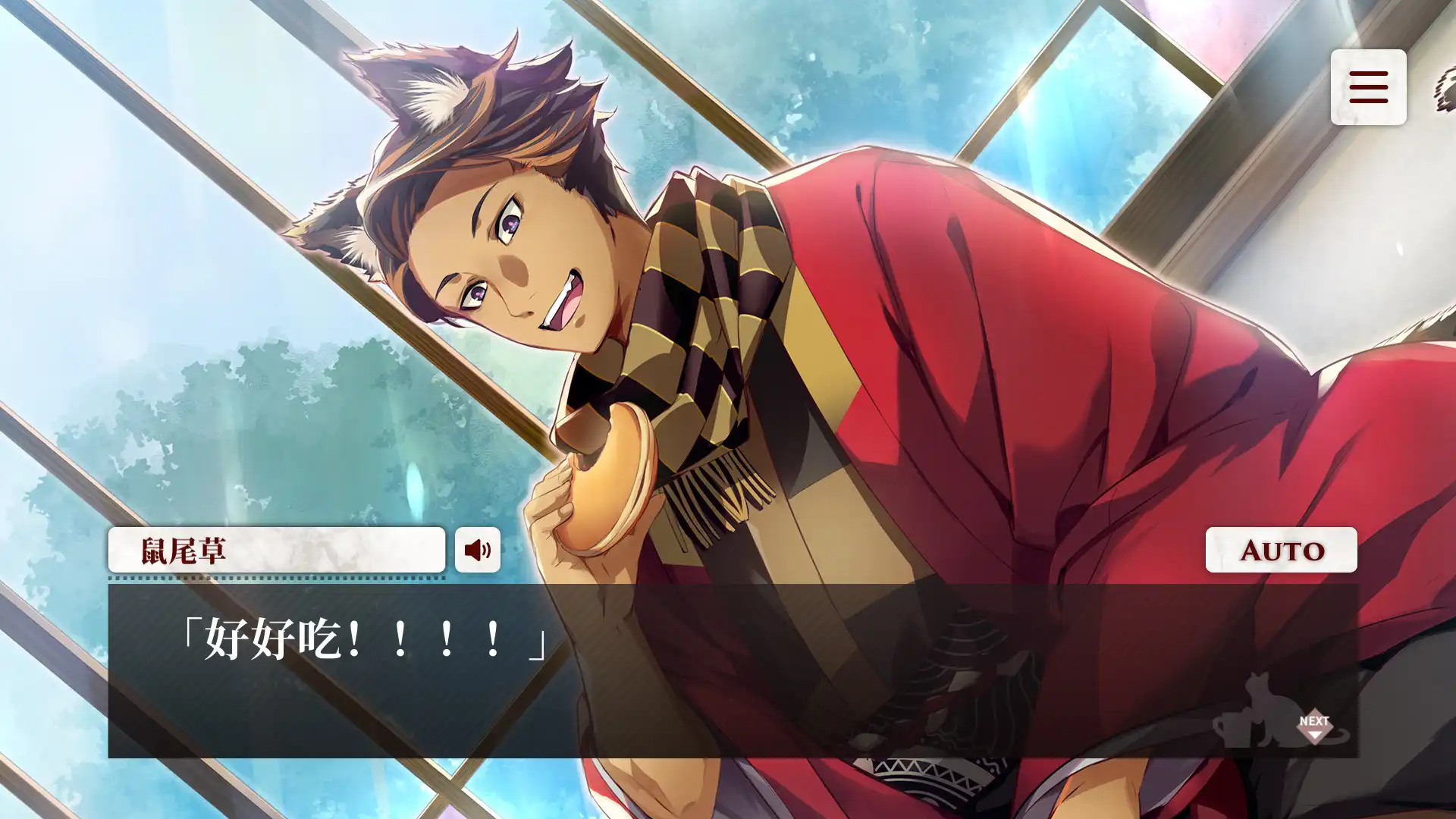Replay 鼠尾草's voiced line via speaker icon
Image resolution: width=1456 pixels, height=819 pixels.
(x=478, y=550)
